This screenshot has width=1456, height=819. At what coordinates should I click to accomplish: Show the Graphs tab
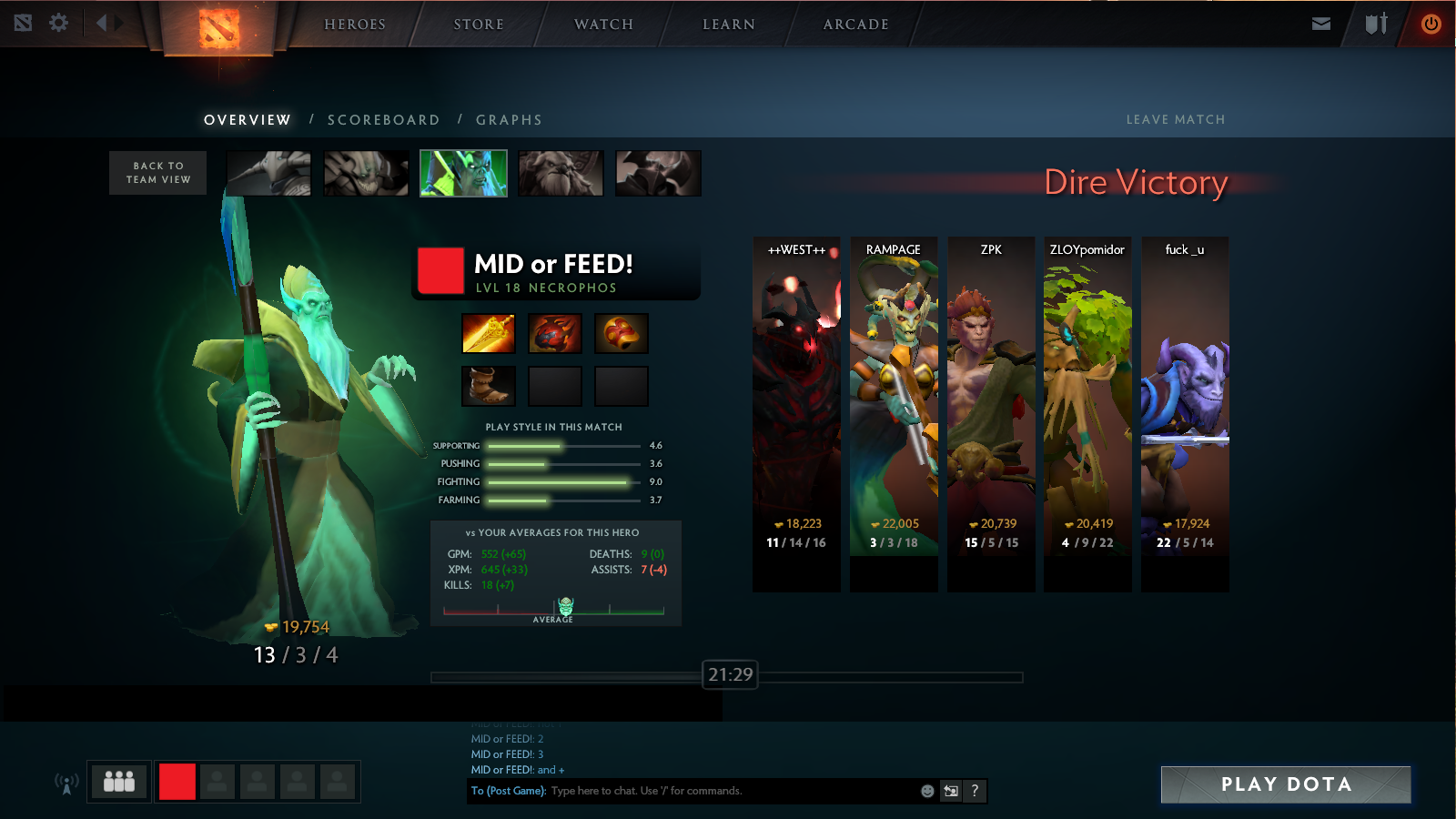click(509, 120)
